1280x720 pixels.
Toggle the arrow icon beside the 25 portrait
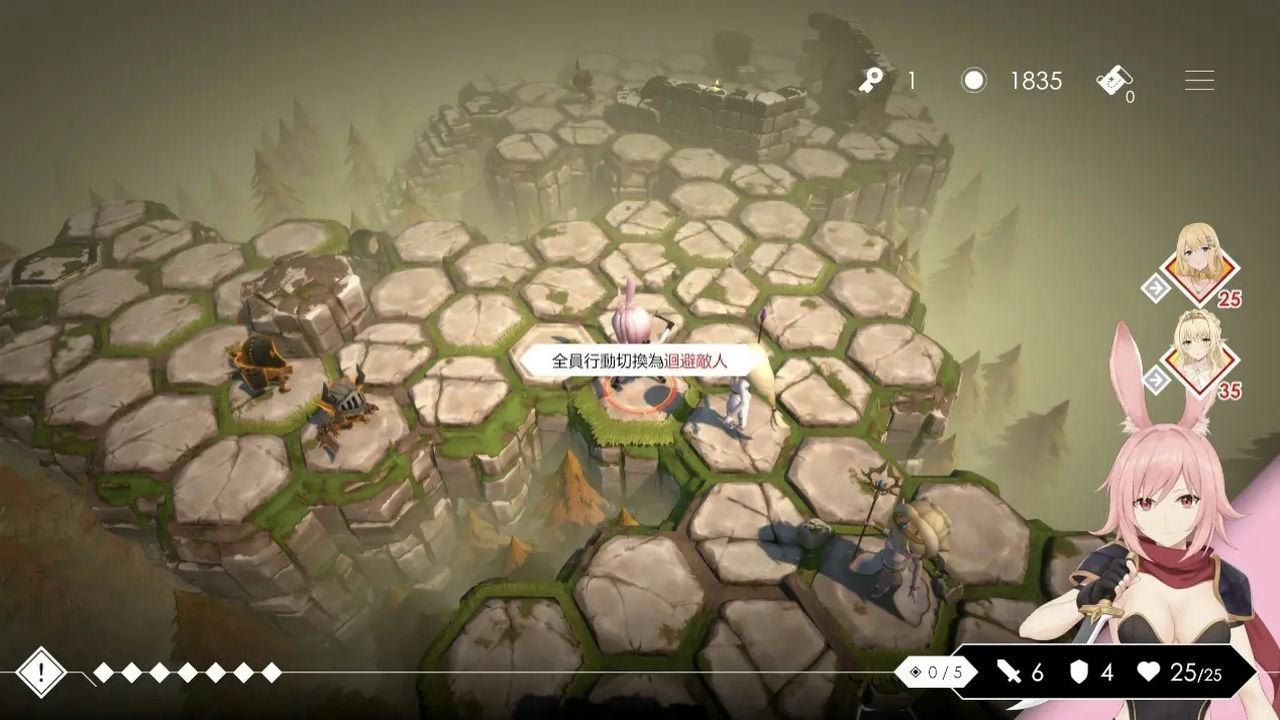point(1155,289)
